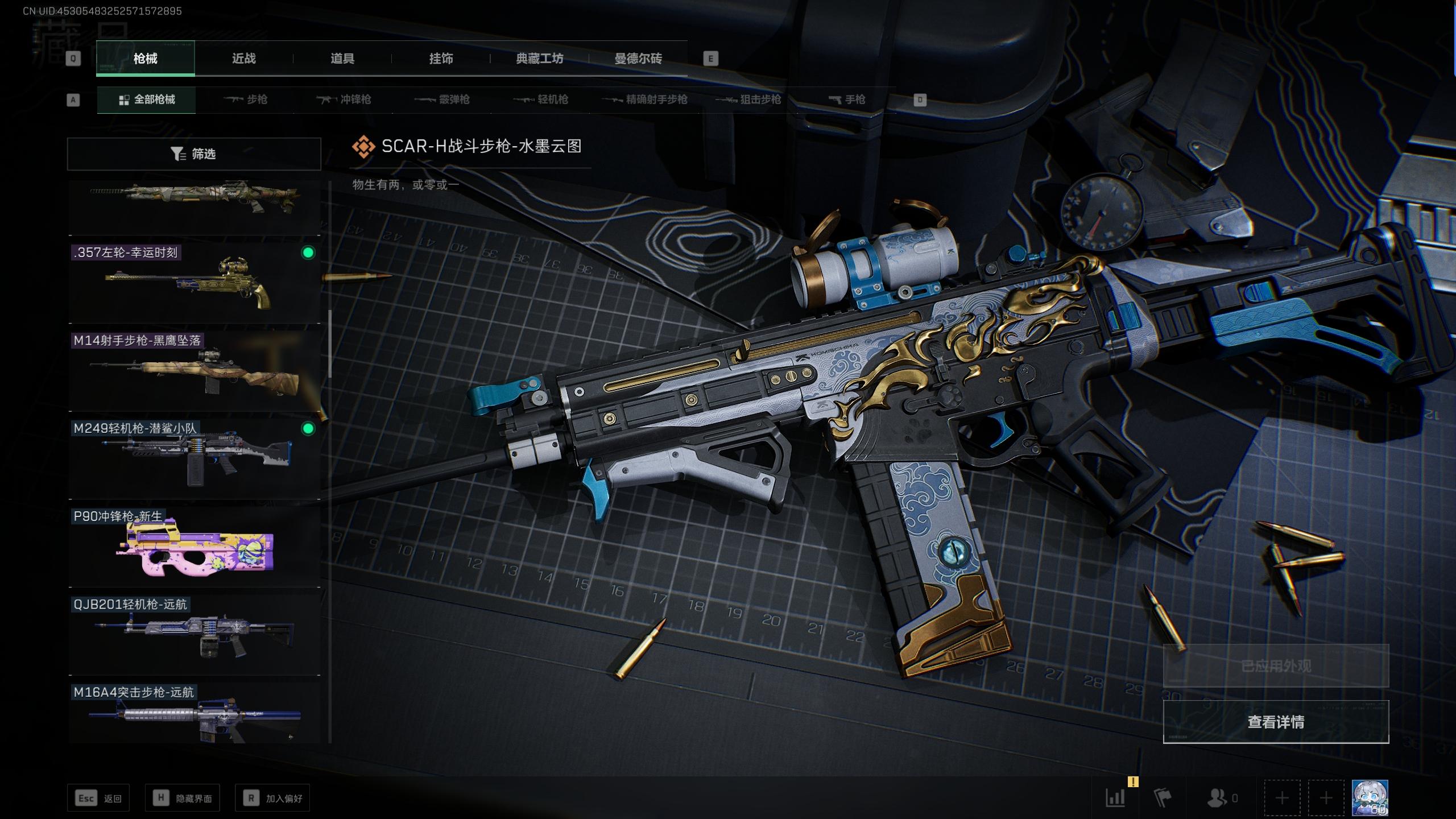Select the .357左轮-幸运时刻 revolver skin
The width and height of the screenshot is (1456, 819).
tap(194, 283)
